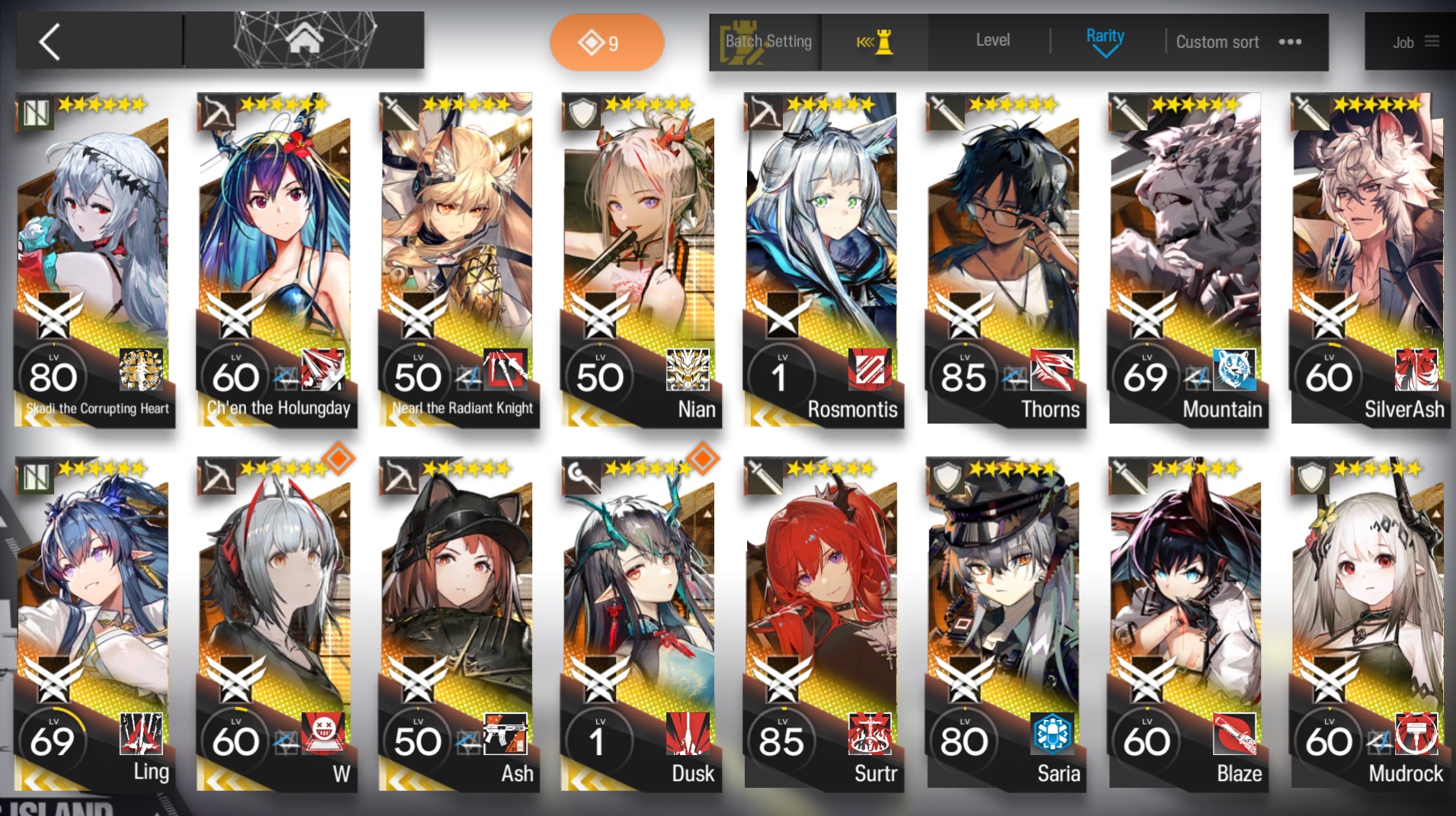Switch sorting to Level

(x=992, y=40)
